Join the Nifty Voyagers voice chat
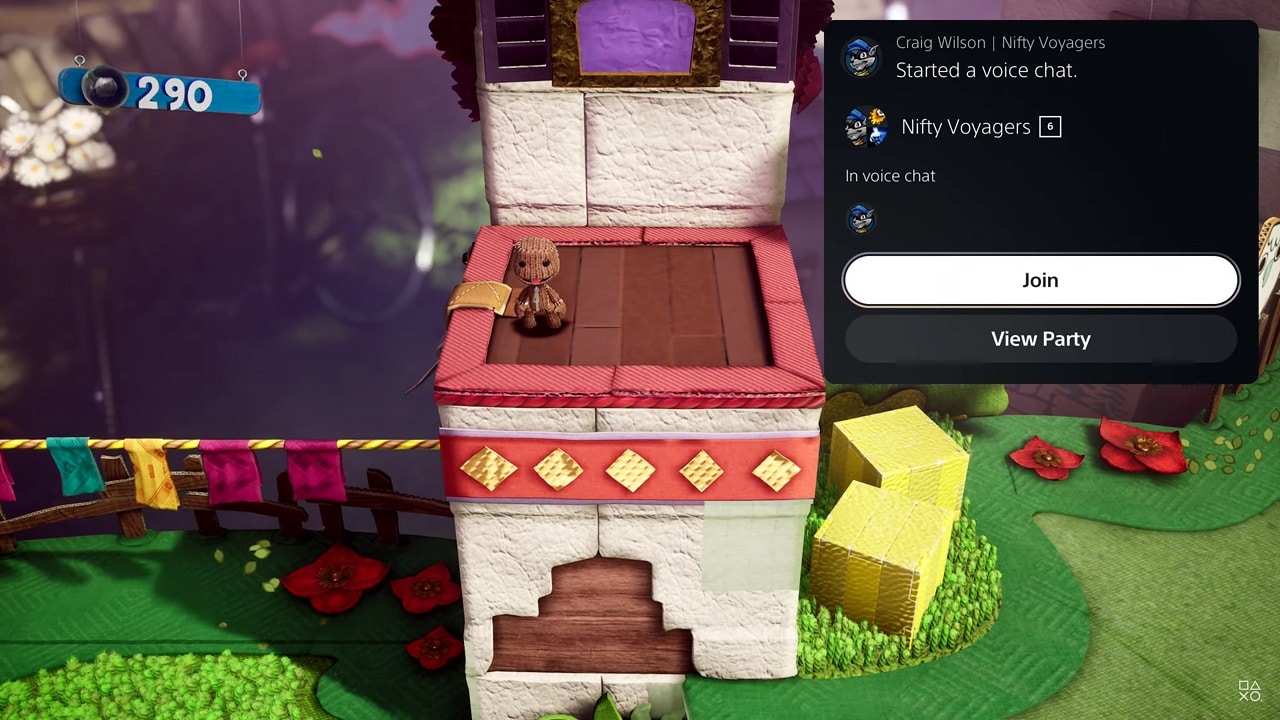The height and width of the screenshot is (720, 1280). coord(1040,280)
